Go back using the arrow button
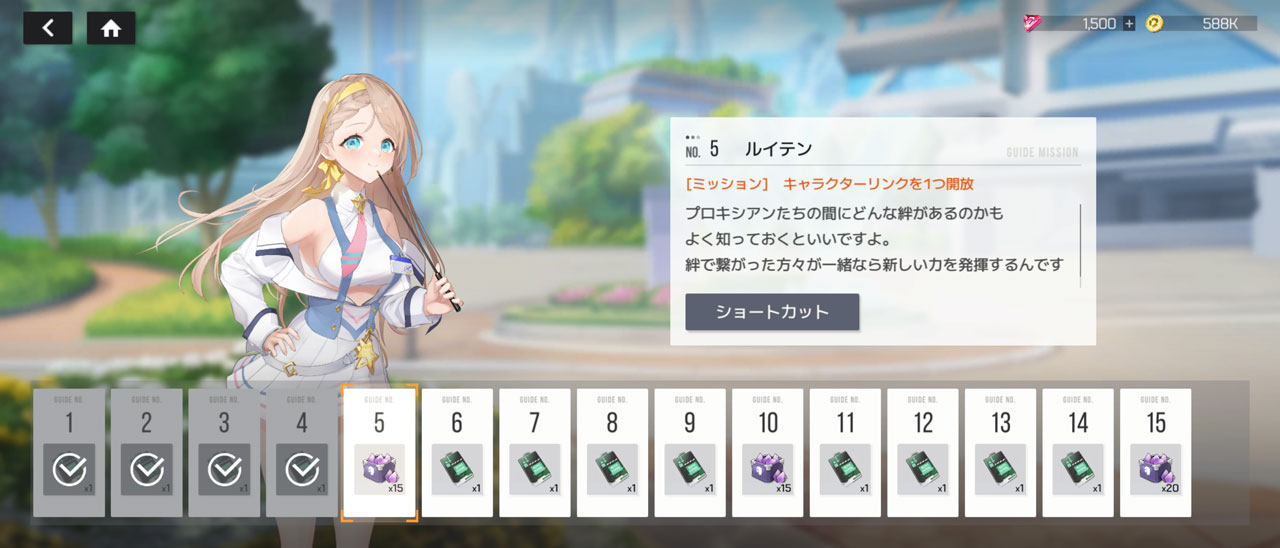Image resolution: width=1280 pixels, height=548 pixels. pos(47,28)
